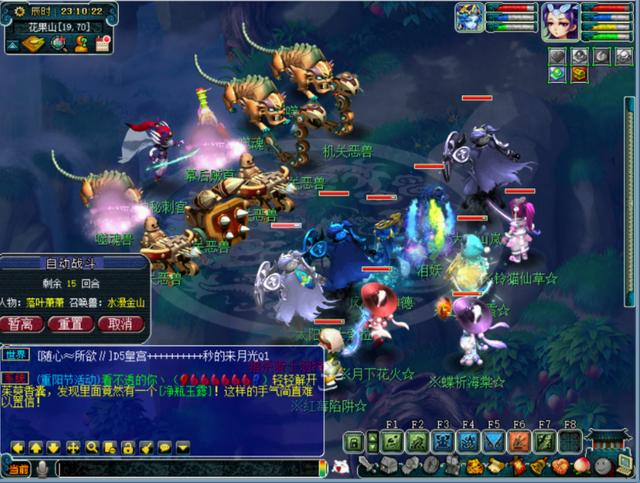This screenshot has width=640, height=483.
Task: Open the 当前 chat channel selector
Action: [x=18, y=468]
